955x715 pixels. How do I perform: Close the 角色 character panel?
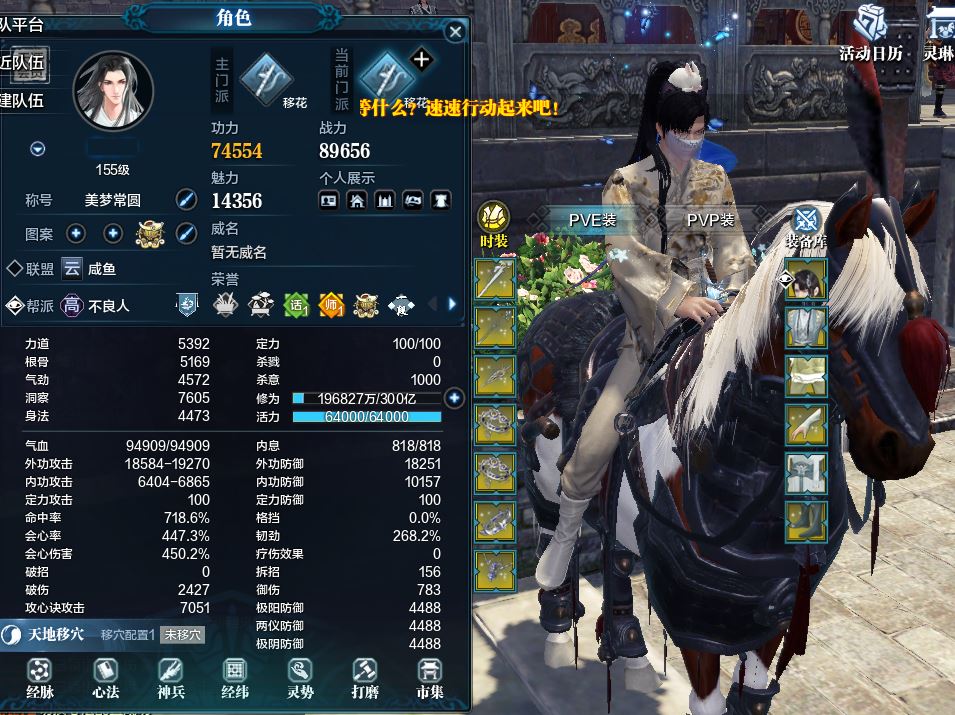point(455,32)
